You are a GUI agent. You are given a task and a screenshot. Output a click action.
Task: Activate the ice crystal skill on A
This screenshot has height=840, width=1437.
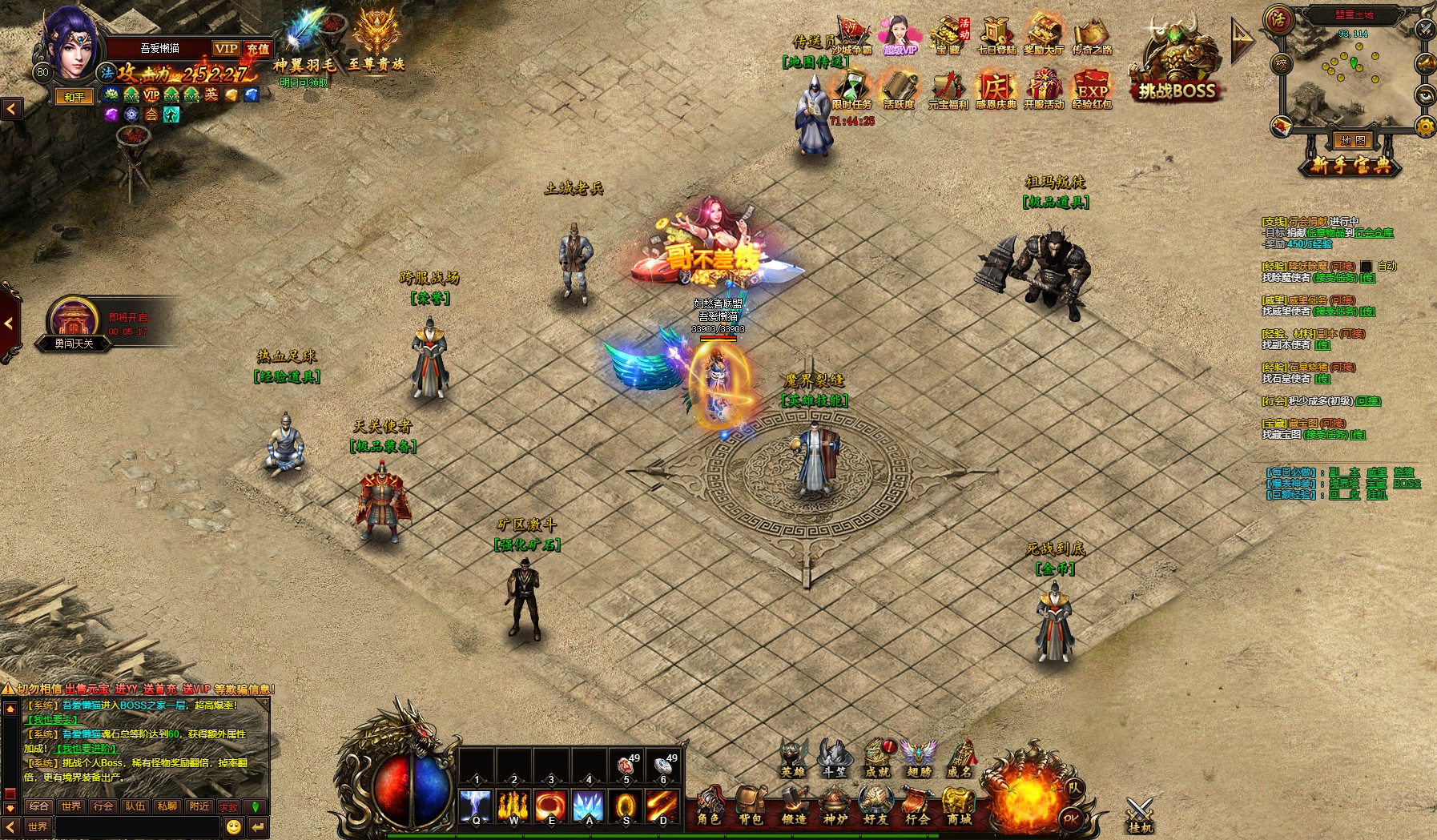tap(589, 806)
